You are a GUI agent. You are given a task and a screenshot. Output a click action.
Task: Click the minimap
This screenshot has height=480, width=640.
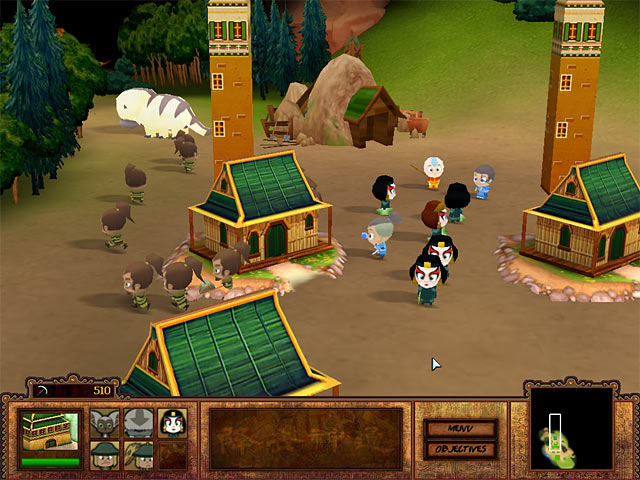571,430
